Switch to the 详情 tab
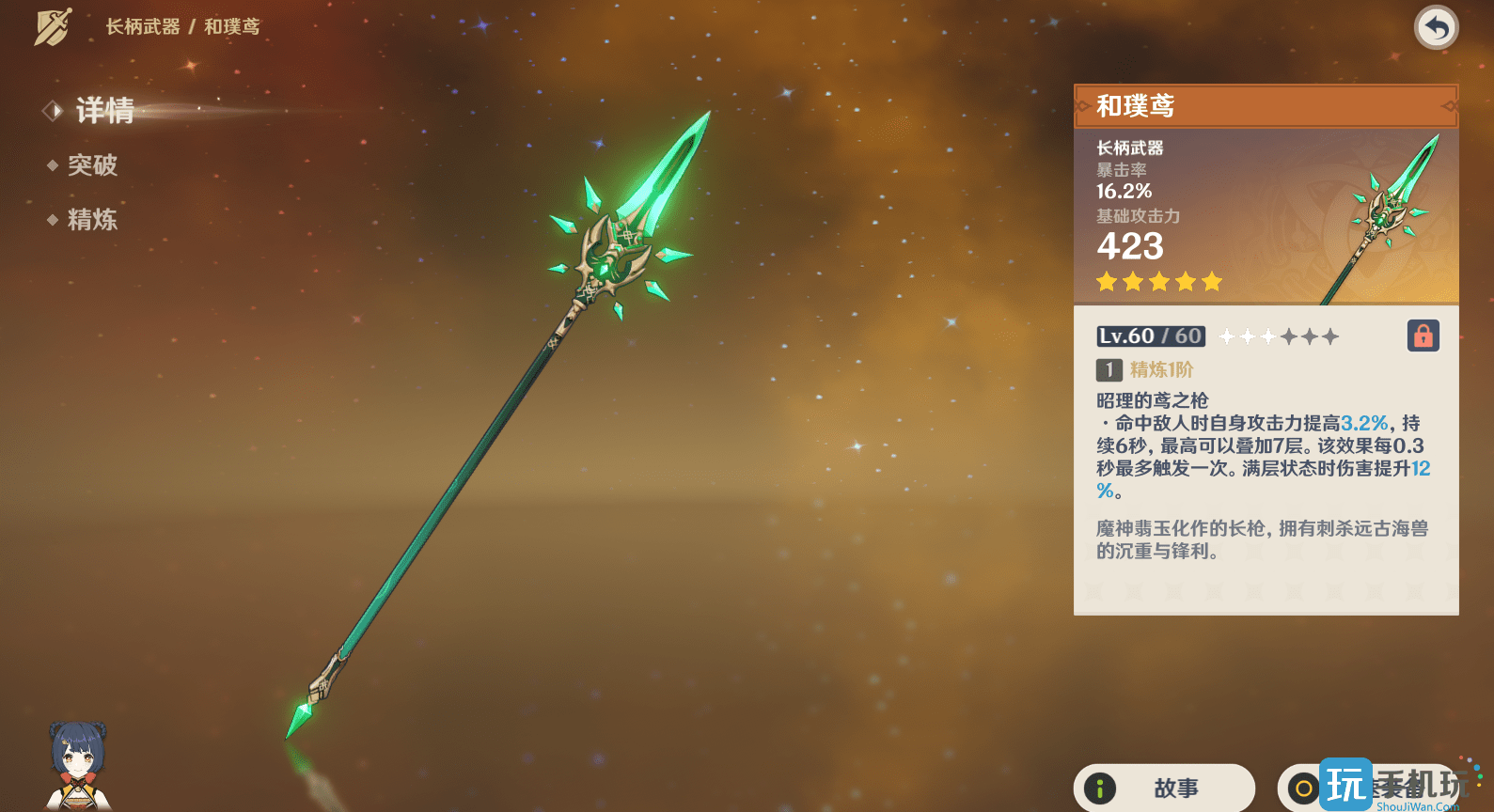The image size is (1494, 812). pos(104,110)
